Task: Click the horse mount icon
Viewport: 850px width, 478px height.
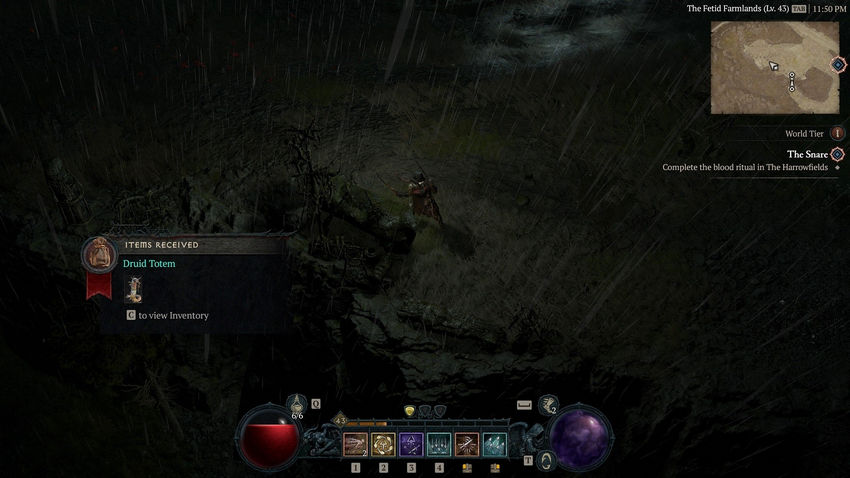Action: [548, 405]
